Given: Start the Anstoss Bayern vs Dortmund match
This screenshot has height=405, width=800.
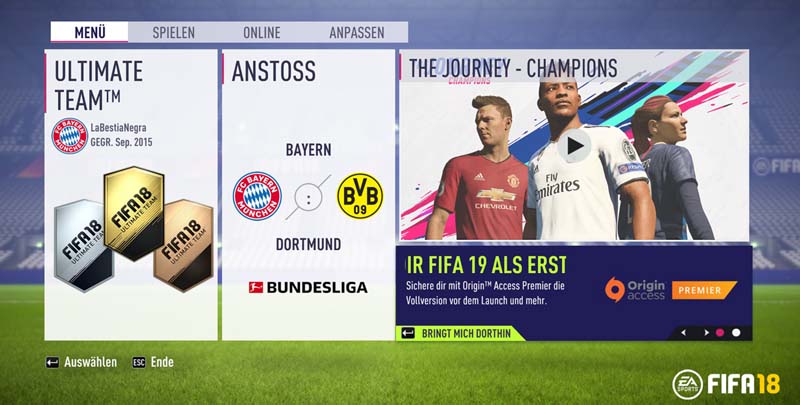Looking at the screenshot, I should pos(308,195).
